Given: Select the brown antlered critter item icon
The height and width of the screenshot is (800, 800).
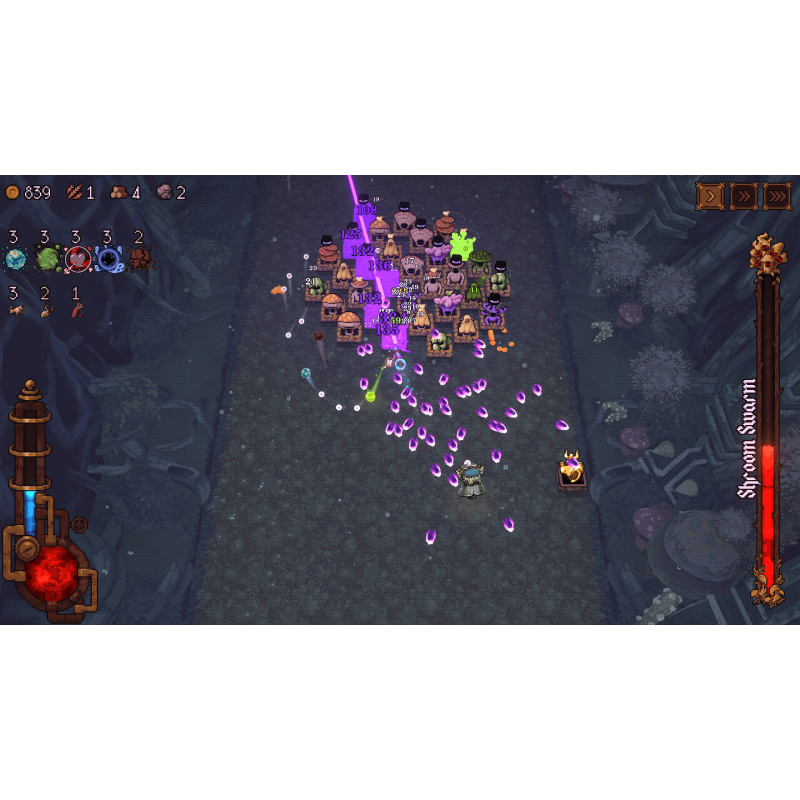Looking at the screenshot, I should (x=46, y=311).
